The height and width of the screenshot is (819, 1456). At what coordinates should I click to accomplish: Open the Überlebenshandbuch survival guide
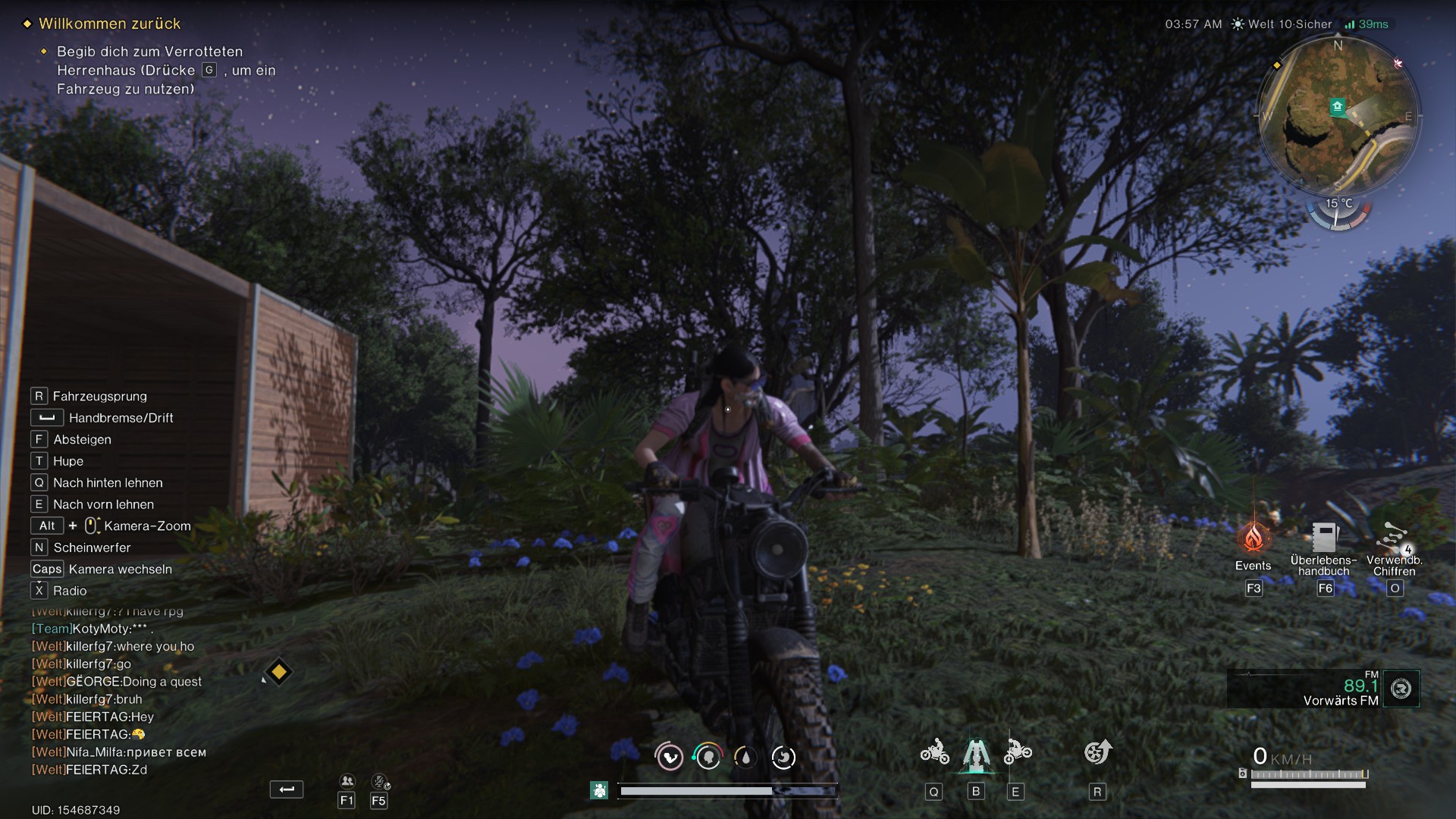[x=1324, y=538]
